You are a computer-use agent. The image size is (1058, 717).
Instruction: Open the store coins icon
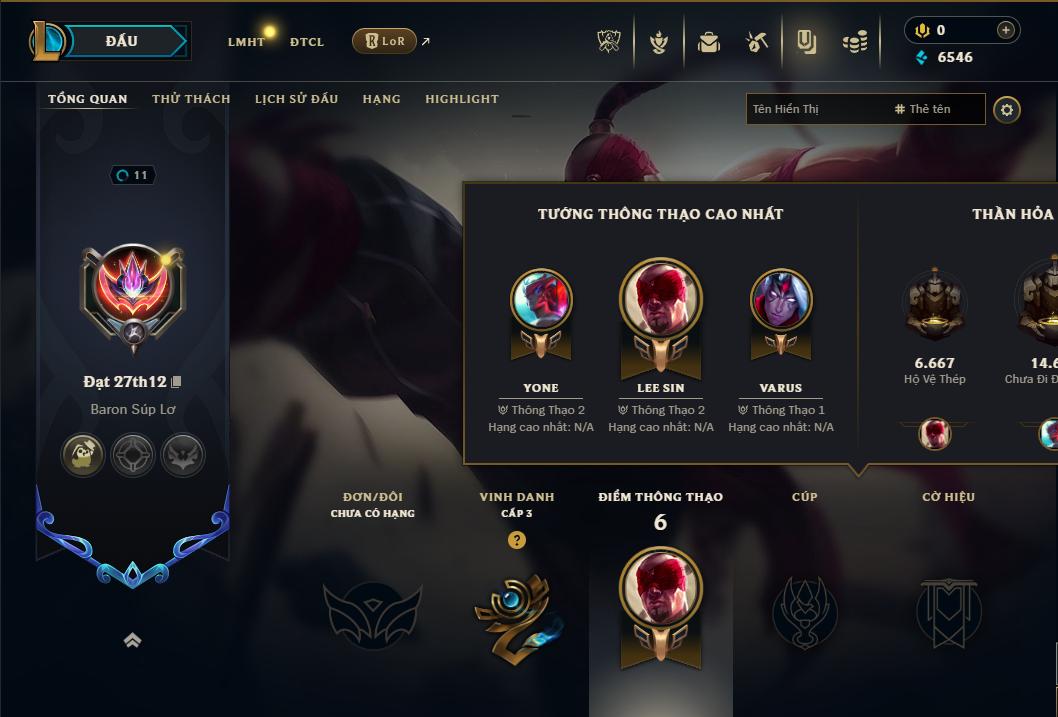(854, 42)
